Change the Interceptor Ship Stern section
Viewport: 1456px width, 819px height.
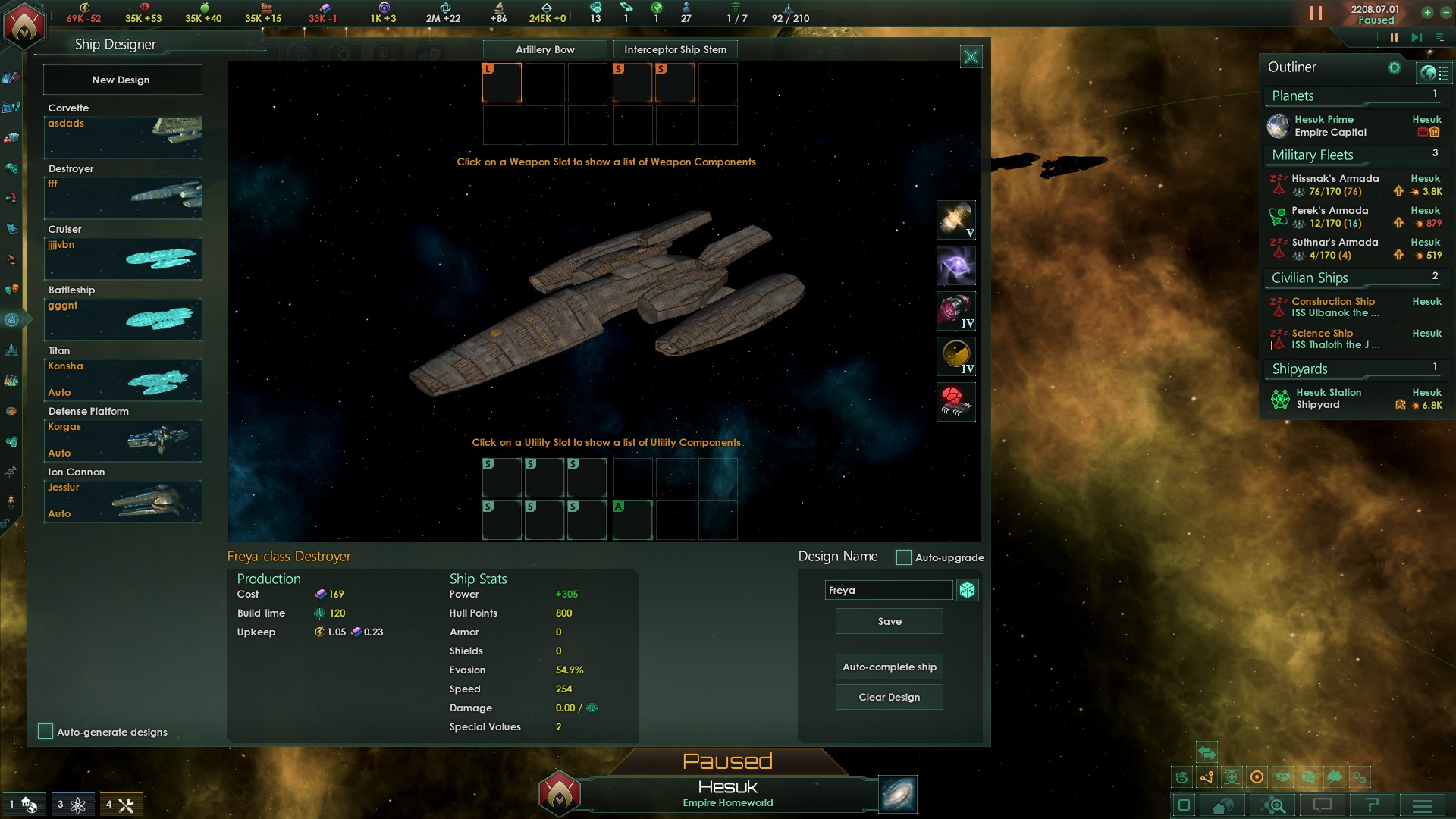tap(675, 50)
